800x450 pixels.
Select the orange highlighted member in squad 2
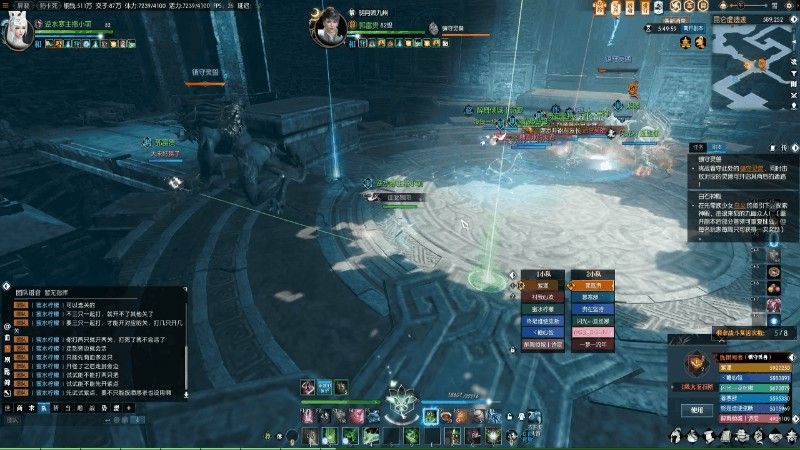[x=593, y=284]
